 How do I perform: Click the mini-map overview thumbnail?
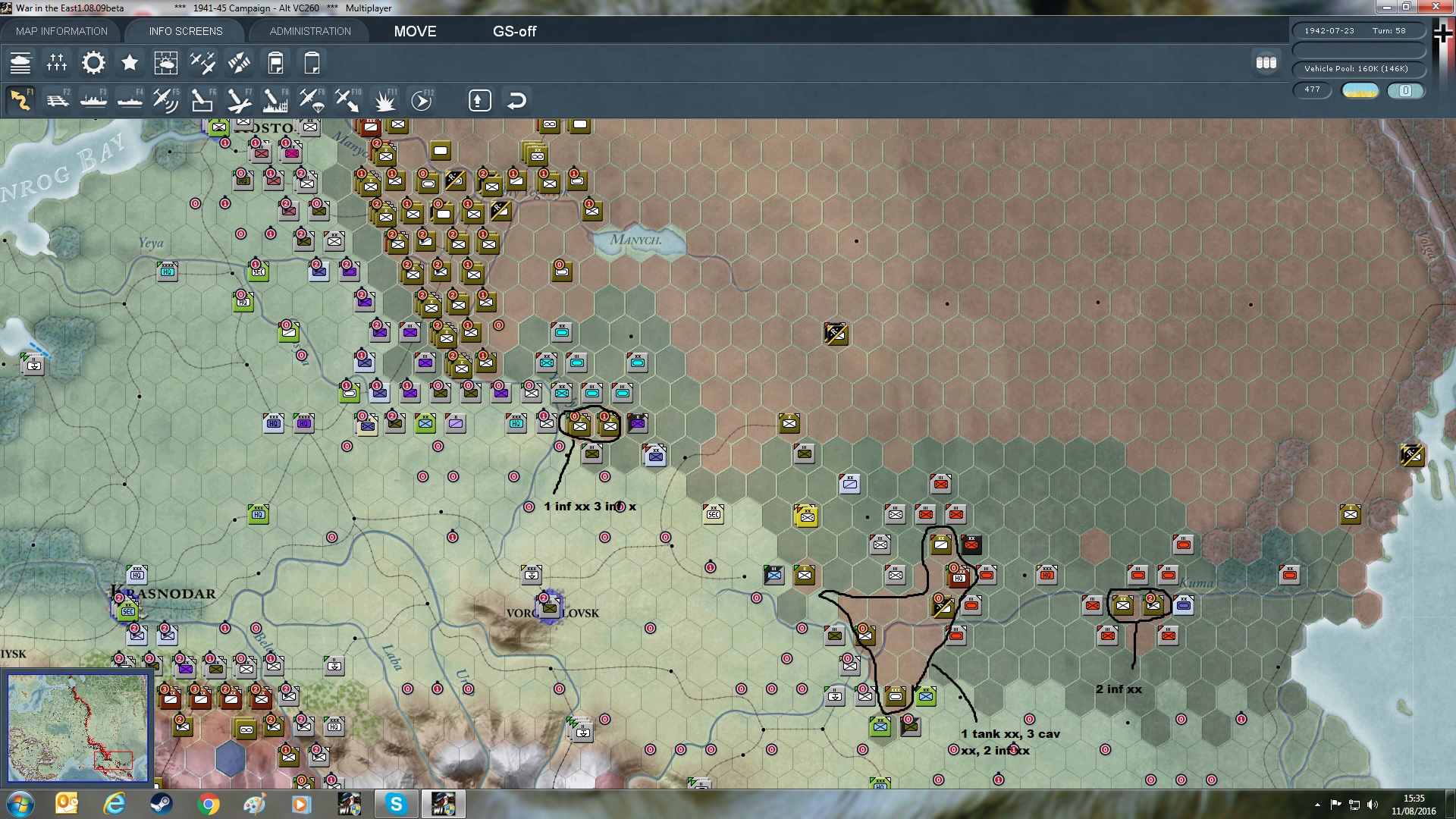(x=78, y=726)
